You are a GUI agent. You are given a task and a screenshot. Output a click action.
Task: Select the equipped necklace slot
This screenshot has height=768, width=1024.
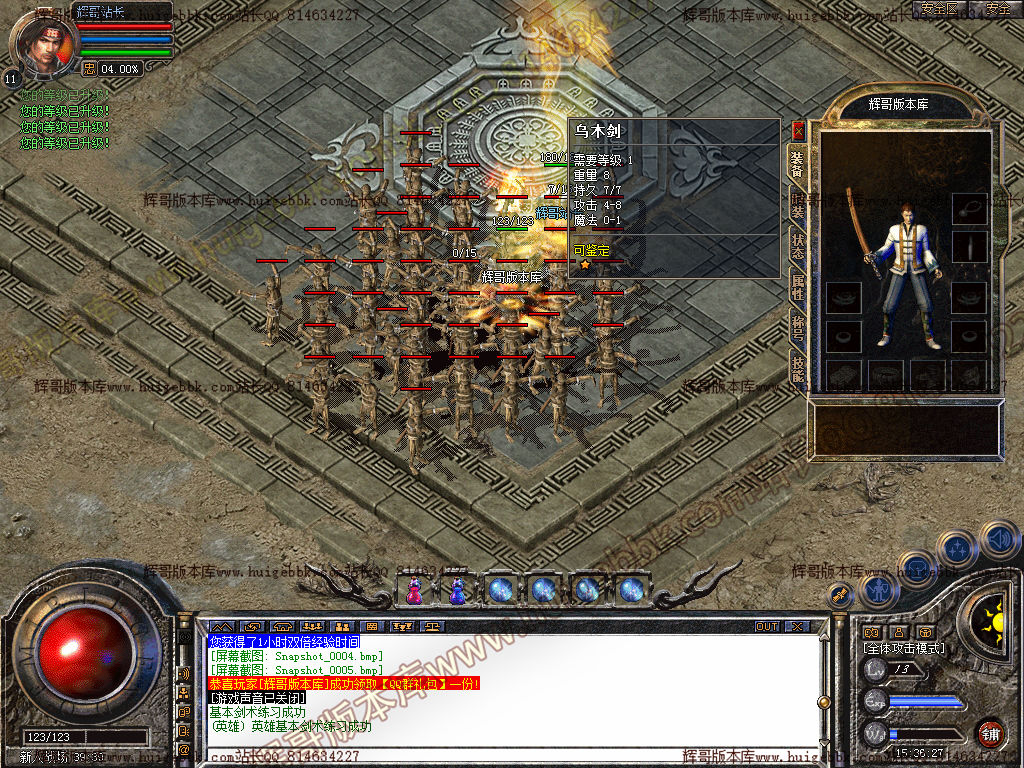968,208
